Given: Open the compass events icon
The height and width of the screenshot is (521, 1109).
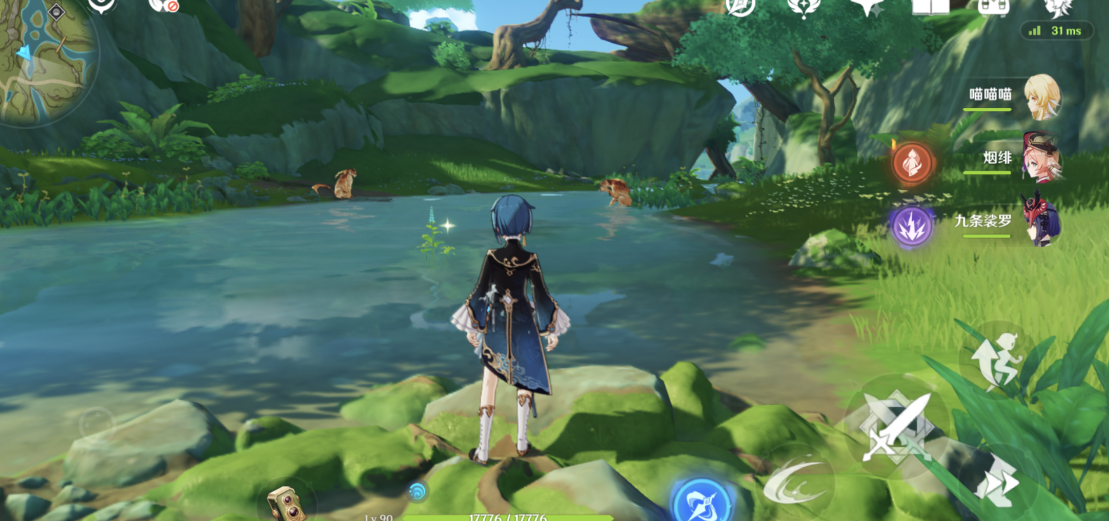Looking at the screenshot, I should pos(741,6).
